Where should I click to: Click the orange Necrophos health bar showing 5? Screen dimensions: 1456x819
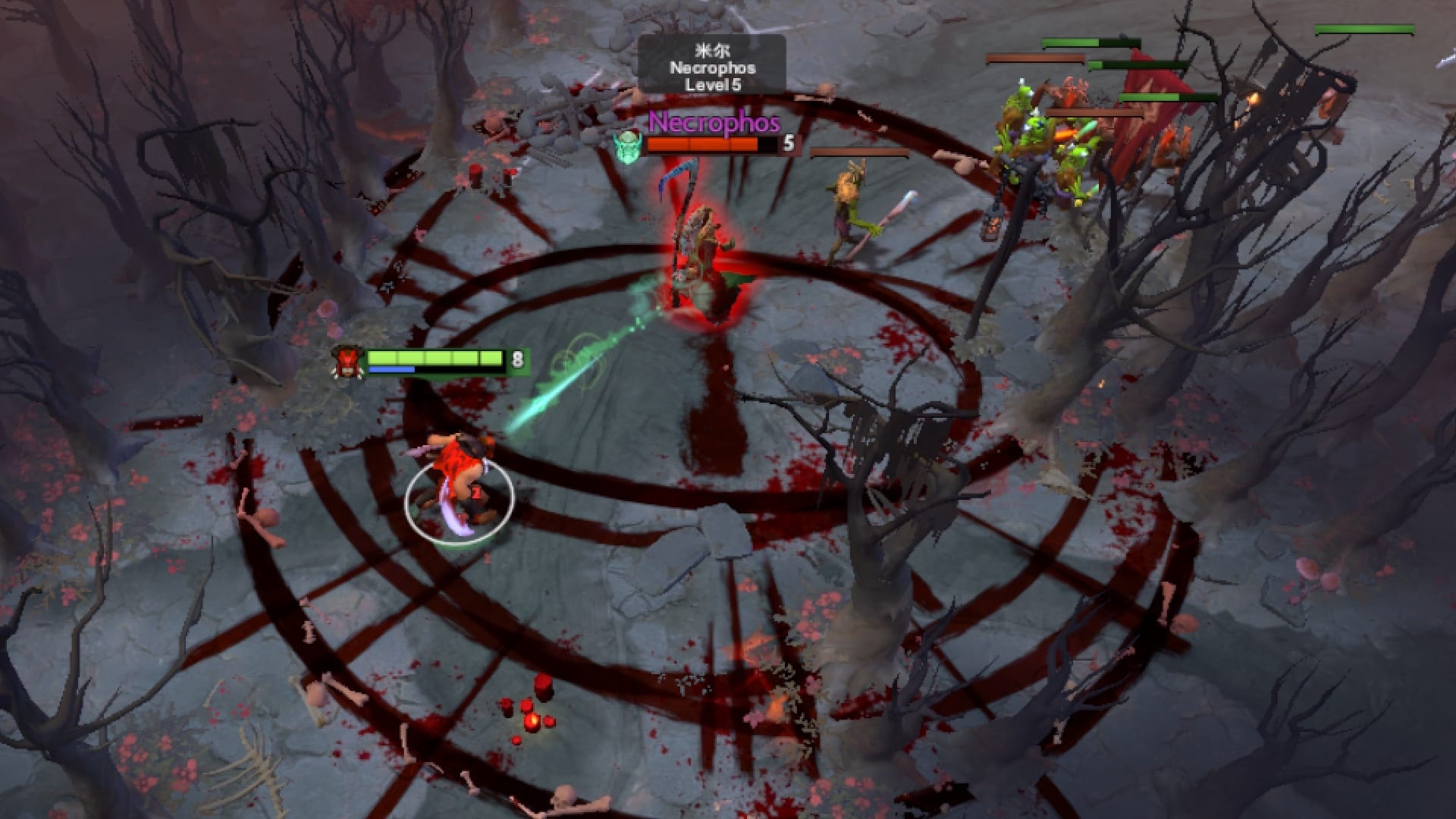pyautogui.click(x=705, y=144)
